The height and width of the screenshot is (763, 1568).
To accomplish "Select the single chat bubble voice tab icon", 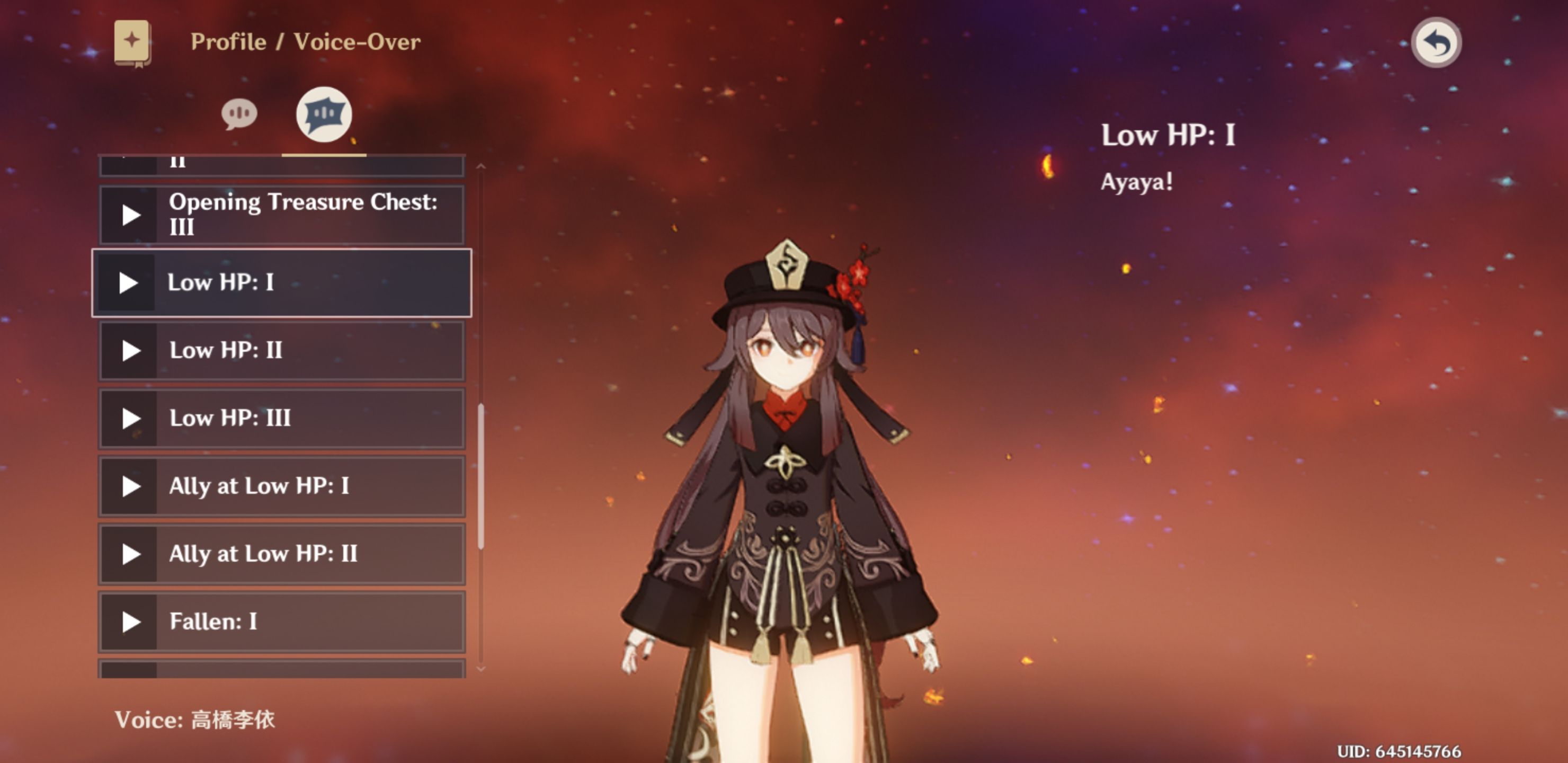I will [x=240, y=113].
